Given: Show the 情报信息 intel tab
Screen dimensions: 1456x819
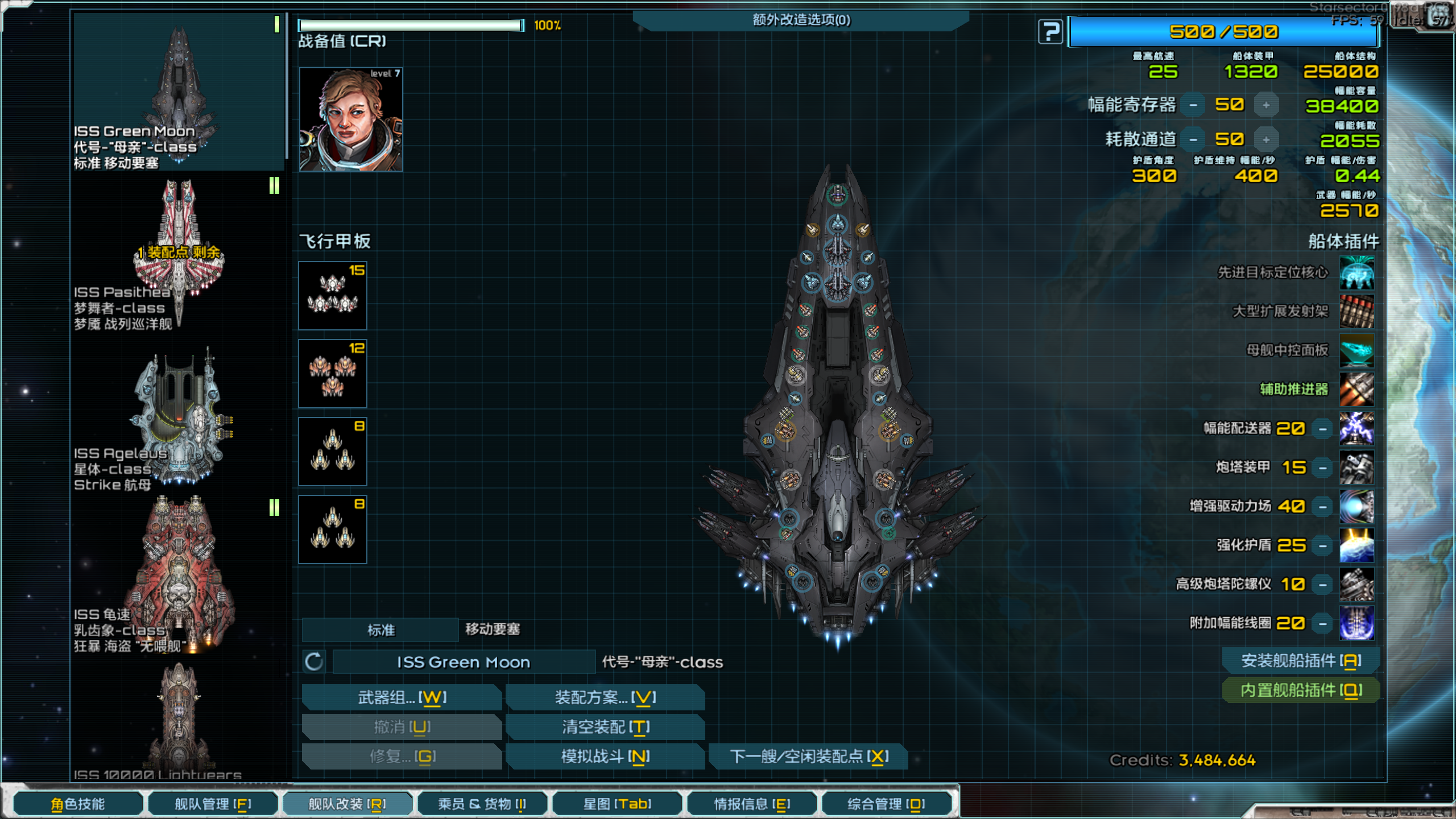Looking at the screenshot, I should coord(752,804).
